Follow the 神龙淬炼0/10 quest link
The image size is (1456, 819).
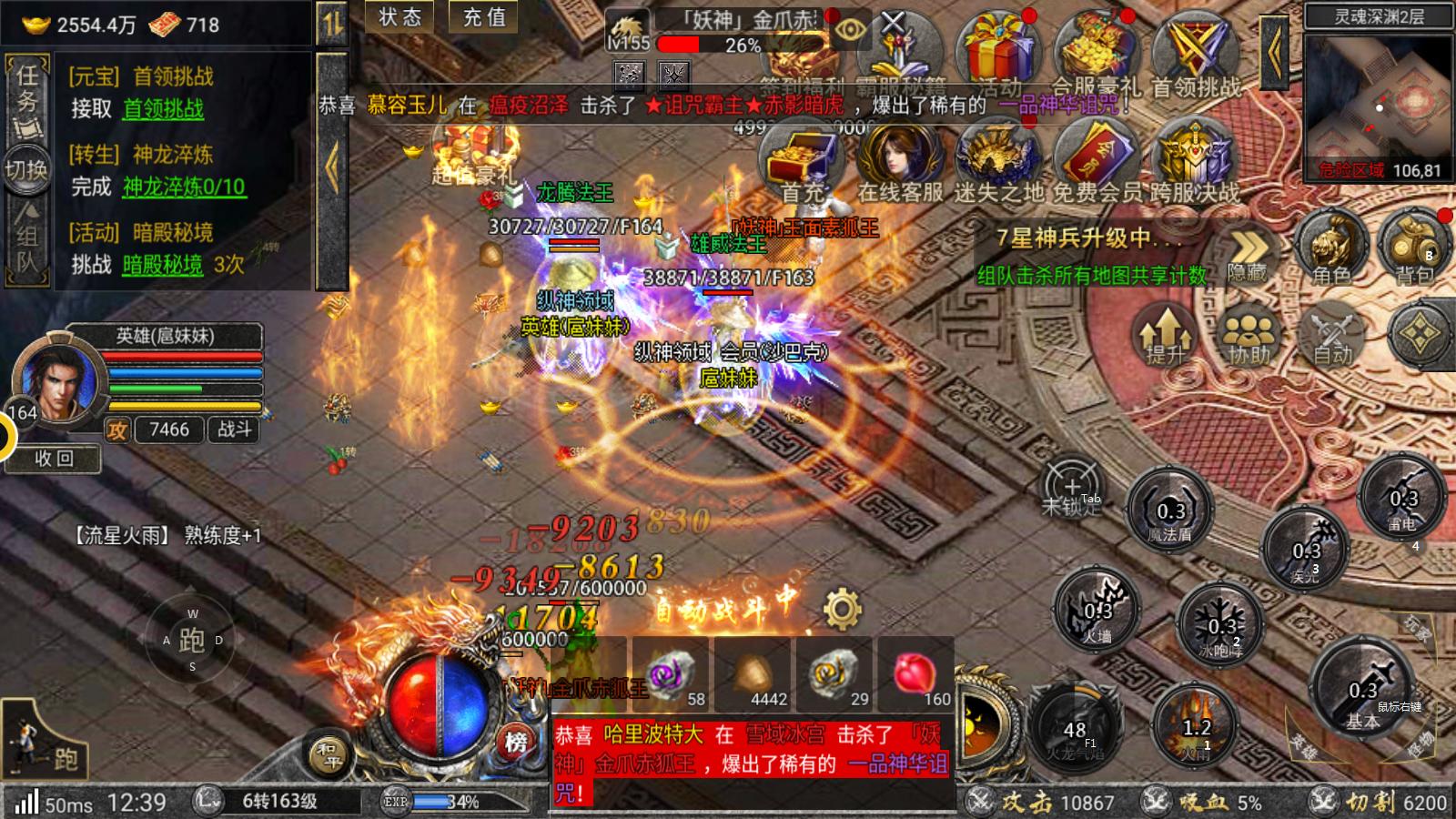point(184,187)
